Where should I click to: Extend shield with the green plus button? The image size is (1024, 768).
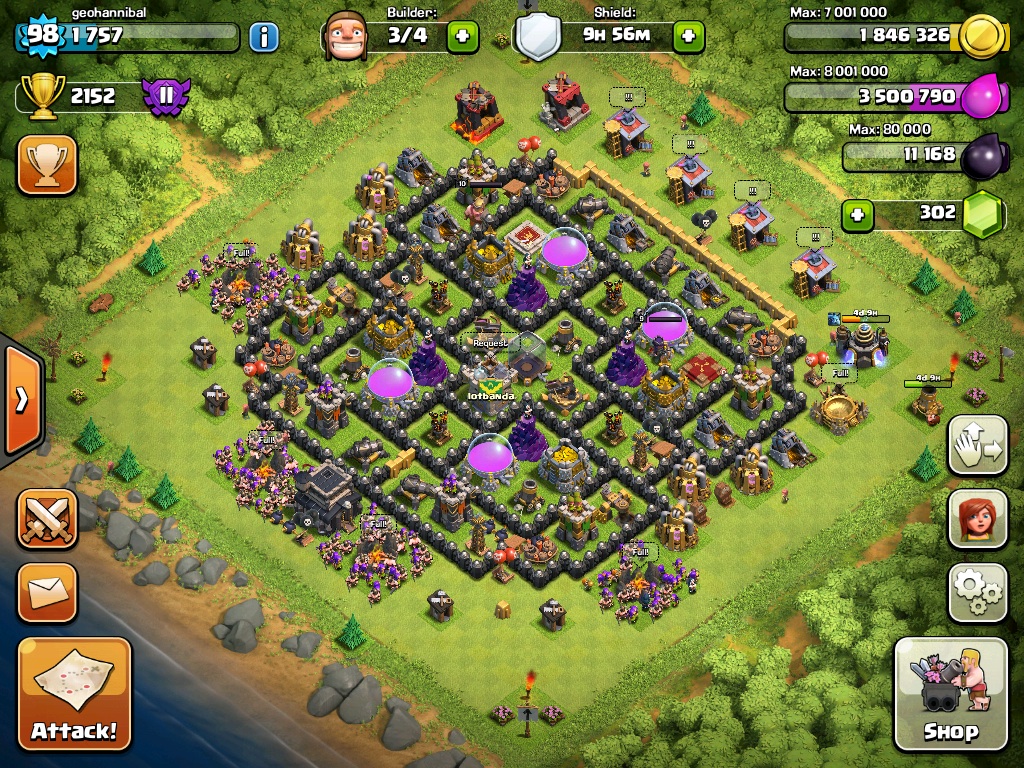(688, 38)
